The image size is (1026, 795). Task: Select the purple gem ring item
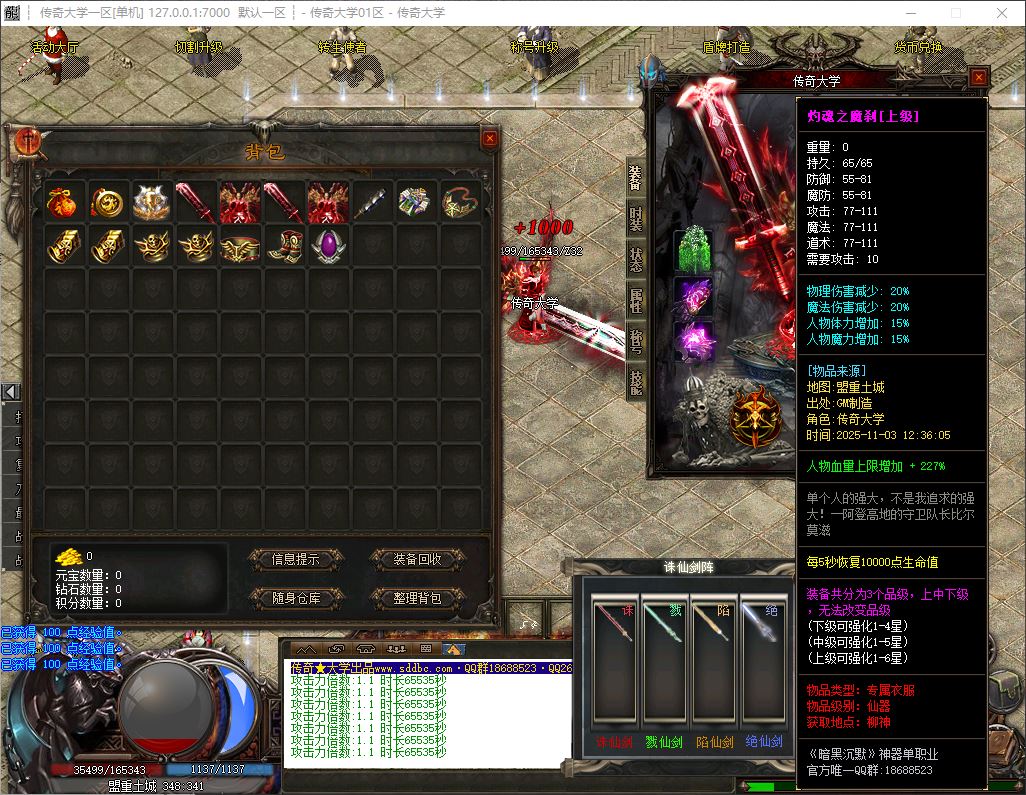coord(327,245)
